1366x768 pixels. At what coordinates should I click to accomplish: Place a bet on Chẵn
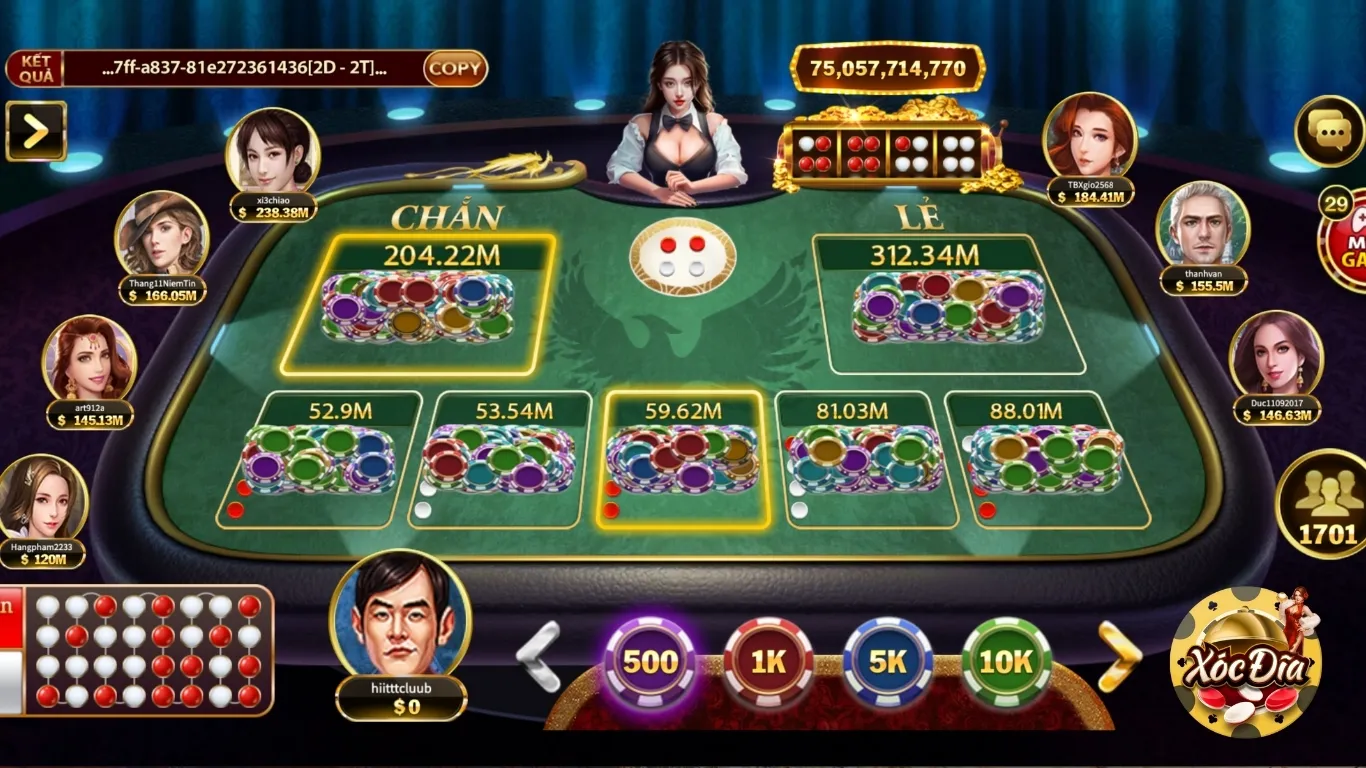tap(417, 305)
